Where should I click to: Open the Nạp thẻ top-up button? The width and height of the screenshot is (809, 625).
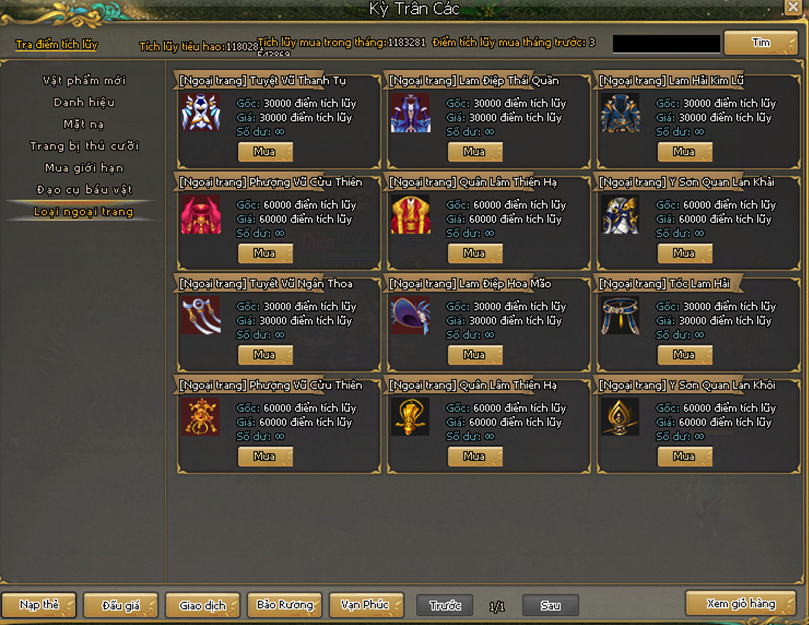(39, 605)
